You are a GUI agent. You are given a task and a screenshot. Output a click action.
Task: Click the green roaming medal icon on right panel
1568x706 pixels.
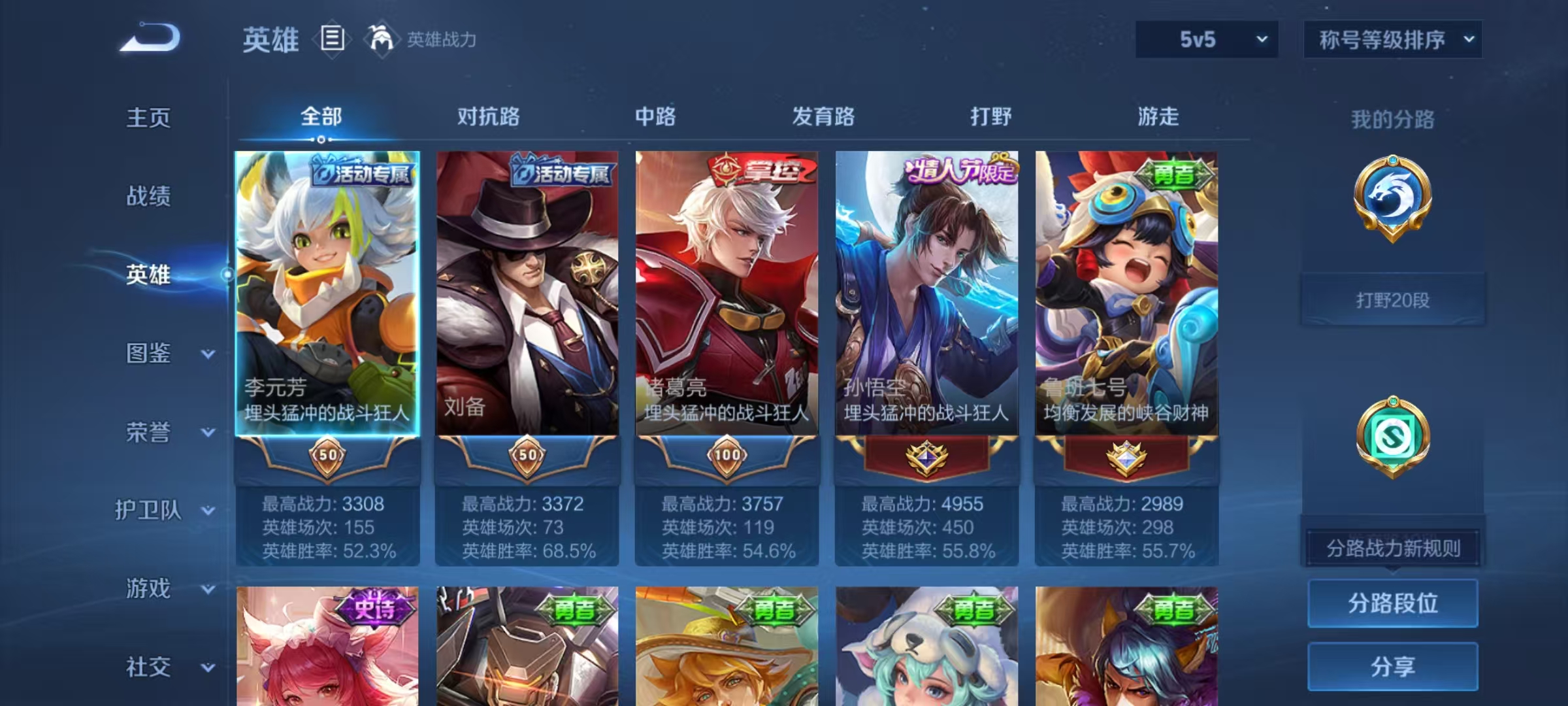click(1393, 437)
